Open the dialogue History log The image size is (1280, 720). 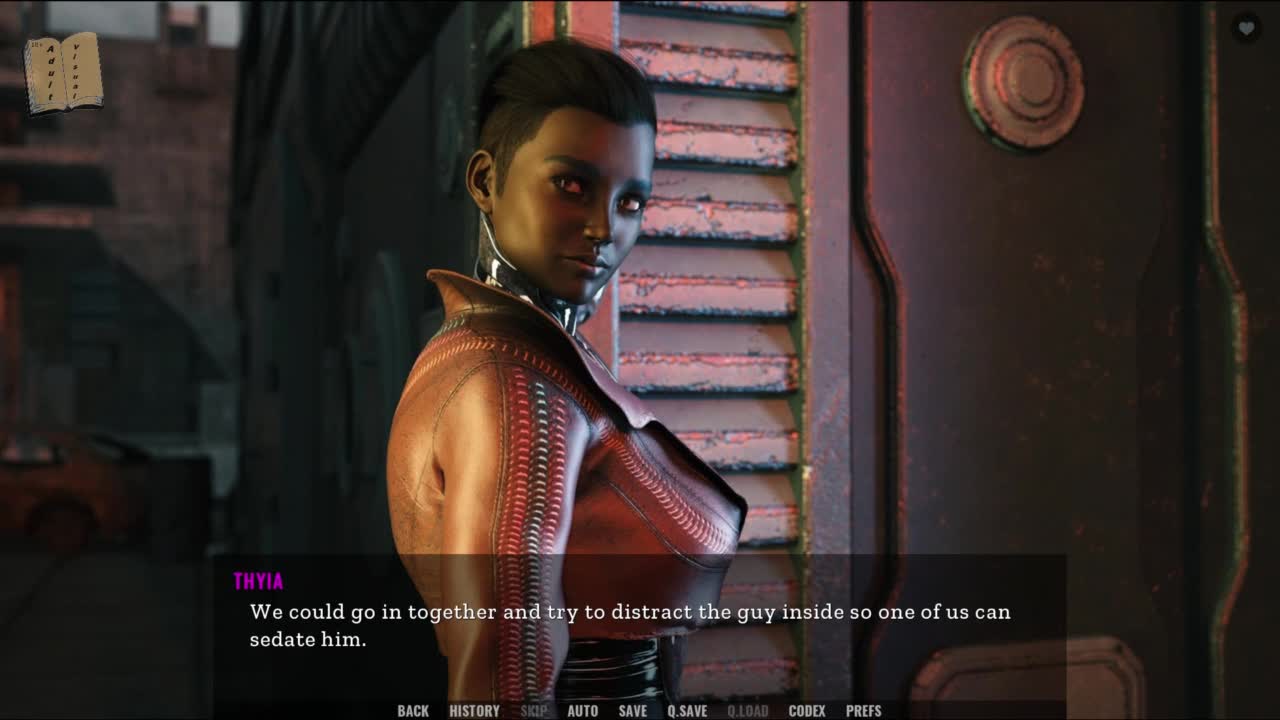474,711
